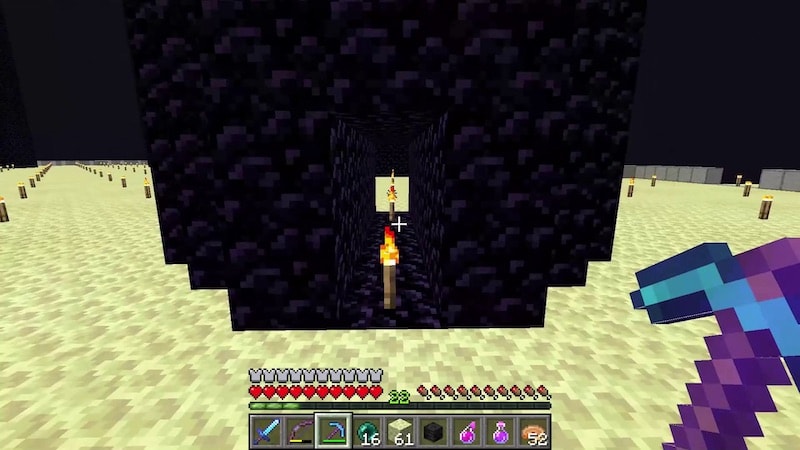800x450 pixels.
Task: Pick the black obsidian block slot
Action: pos(434,431)
